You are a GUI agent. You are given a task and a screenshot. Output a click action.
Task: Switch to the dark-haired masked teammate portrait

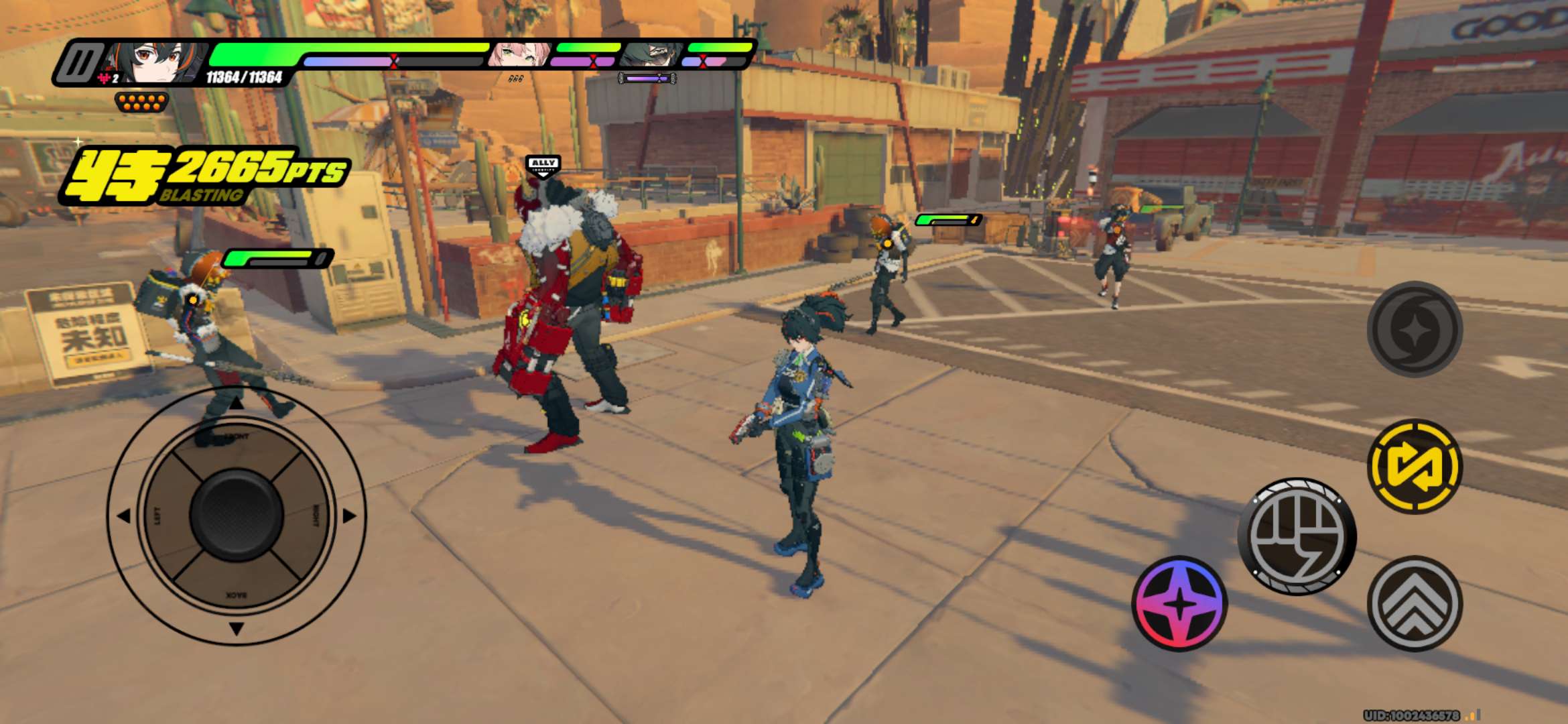[651, 55]
